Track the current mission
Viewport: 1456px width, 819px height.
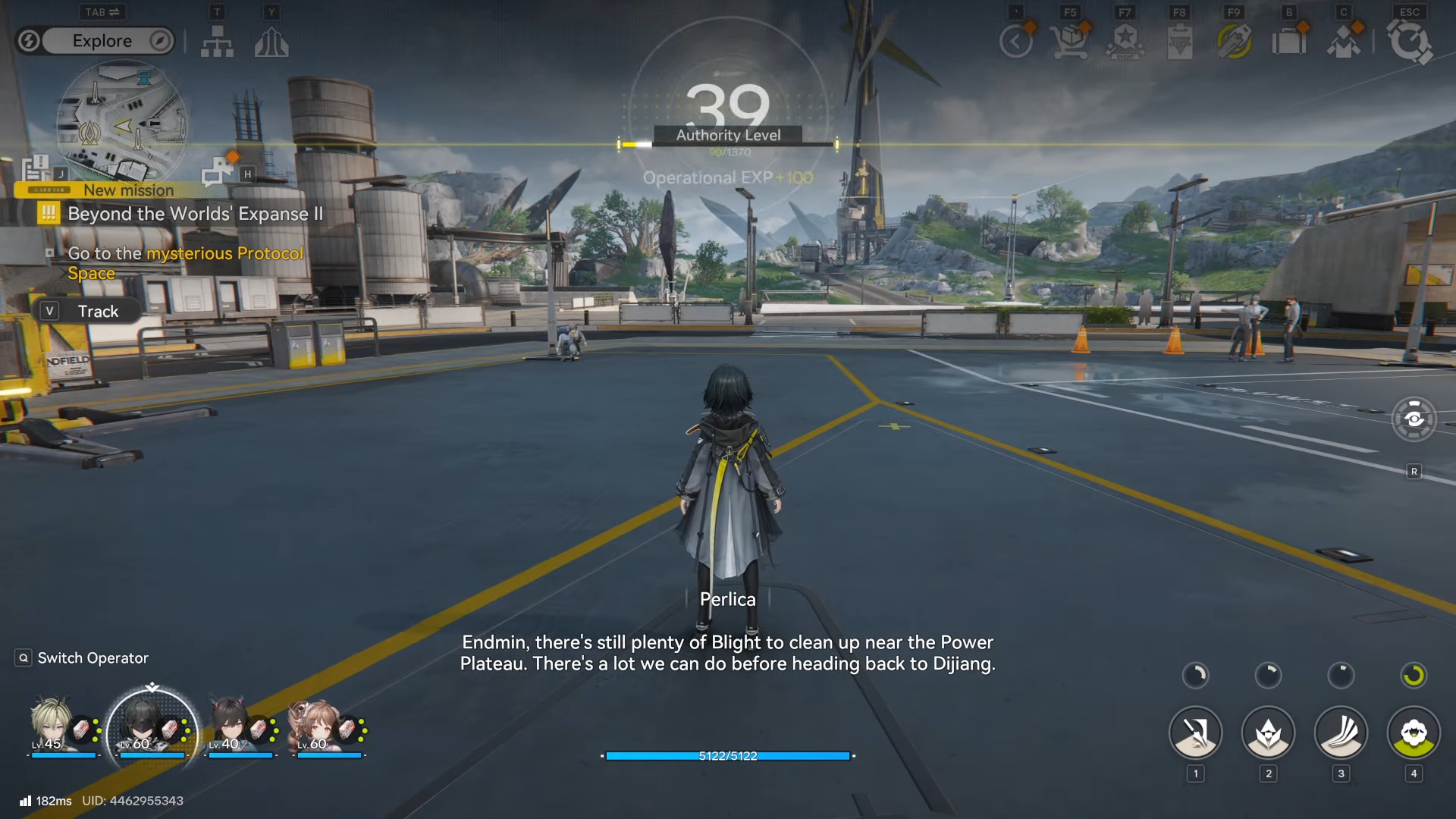tap(87, 311)
